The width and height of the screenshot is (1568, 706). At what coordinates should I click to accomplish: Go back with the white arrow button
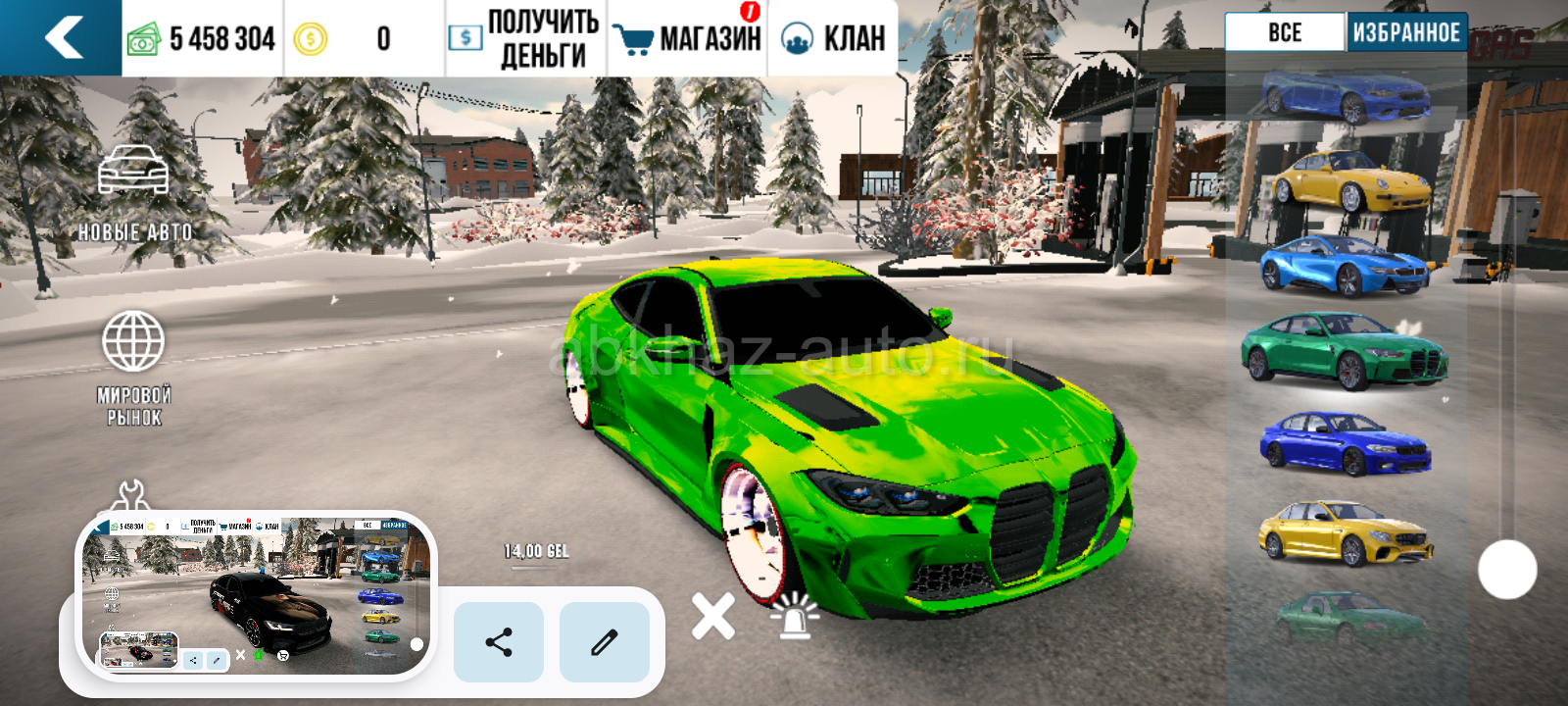pos(63,37)
